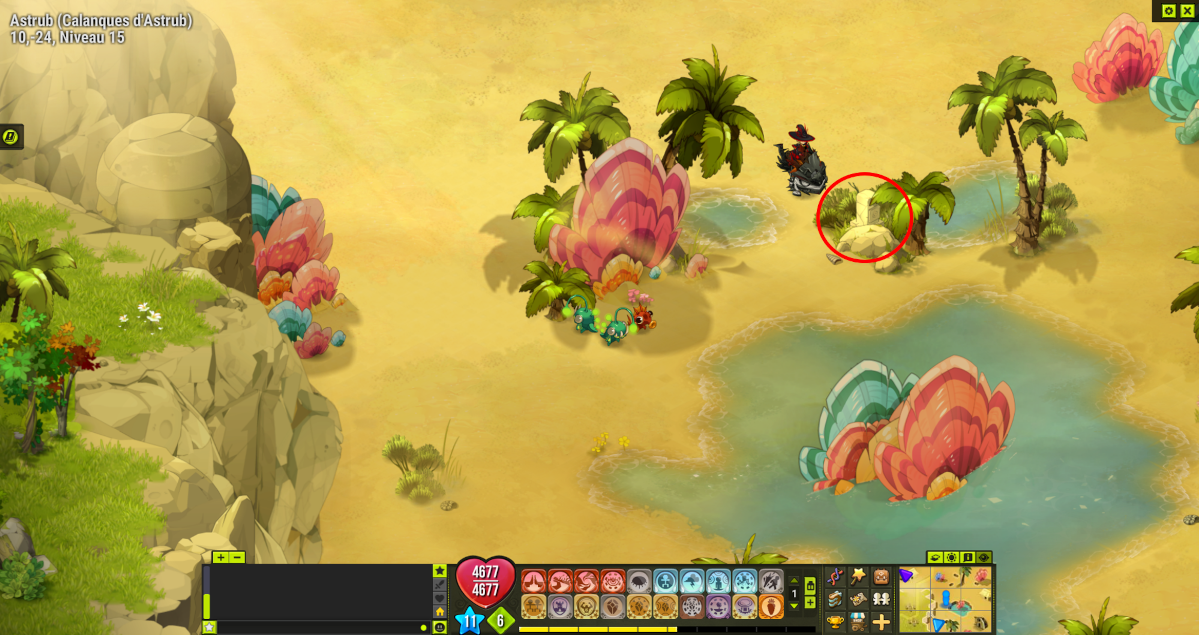Toggle the heart chat channel filter

point(439,598)
